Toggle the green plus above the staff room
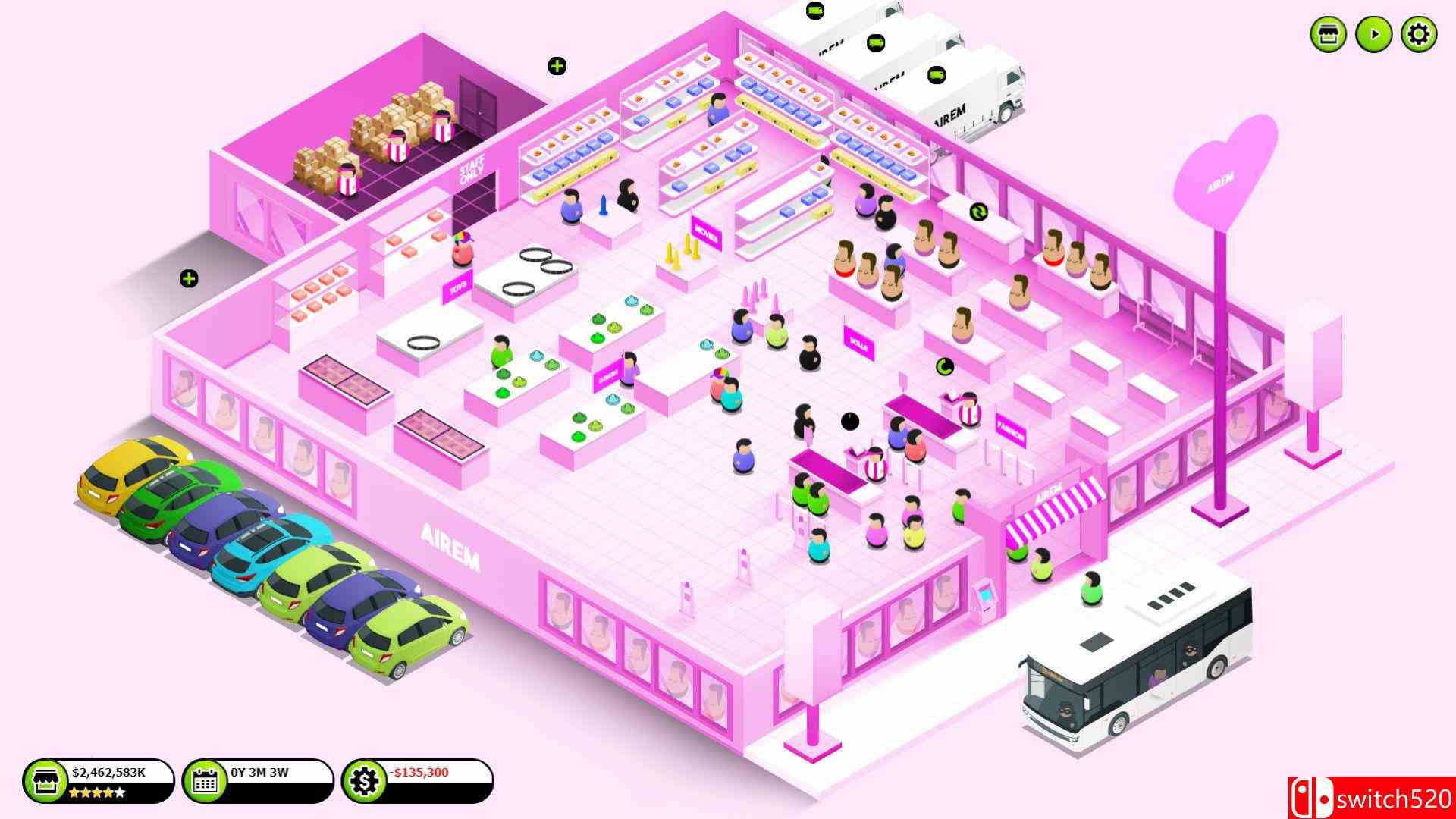The image size is (1456, 819). [x=556, y=65]
